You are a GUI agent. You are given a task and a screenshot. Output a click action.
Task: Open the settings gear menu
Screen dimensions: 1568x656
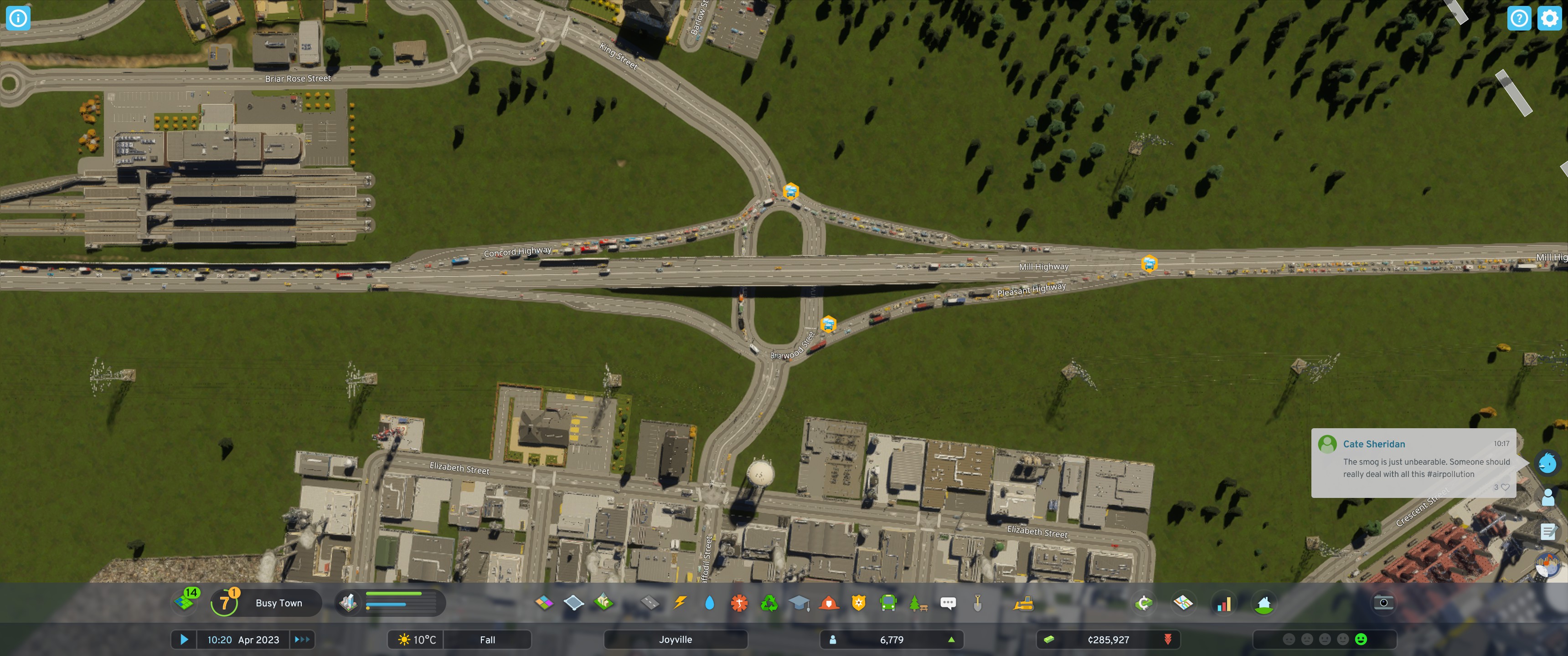click(x=1550, y=18)
